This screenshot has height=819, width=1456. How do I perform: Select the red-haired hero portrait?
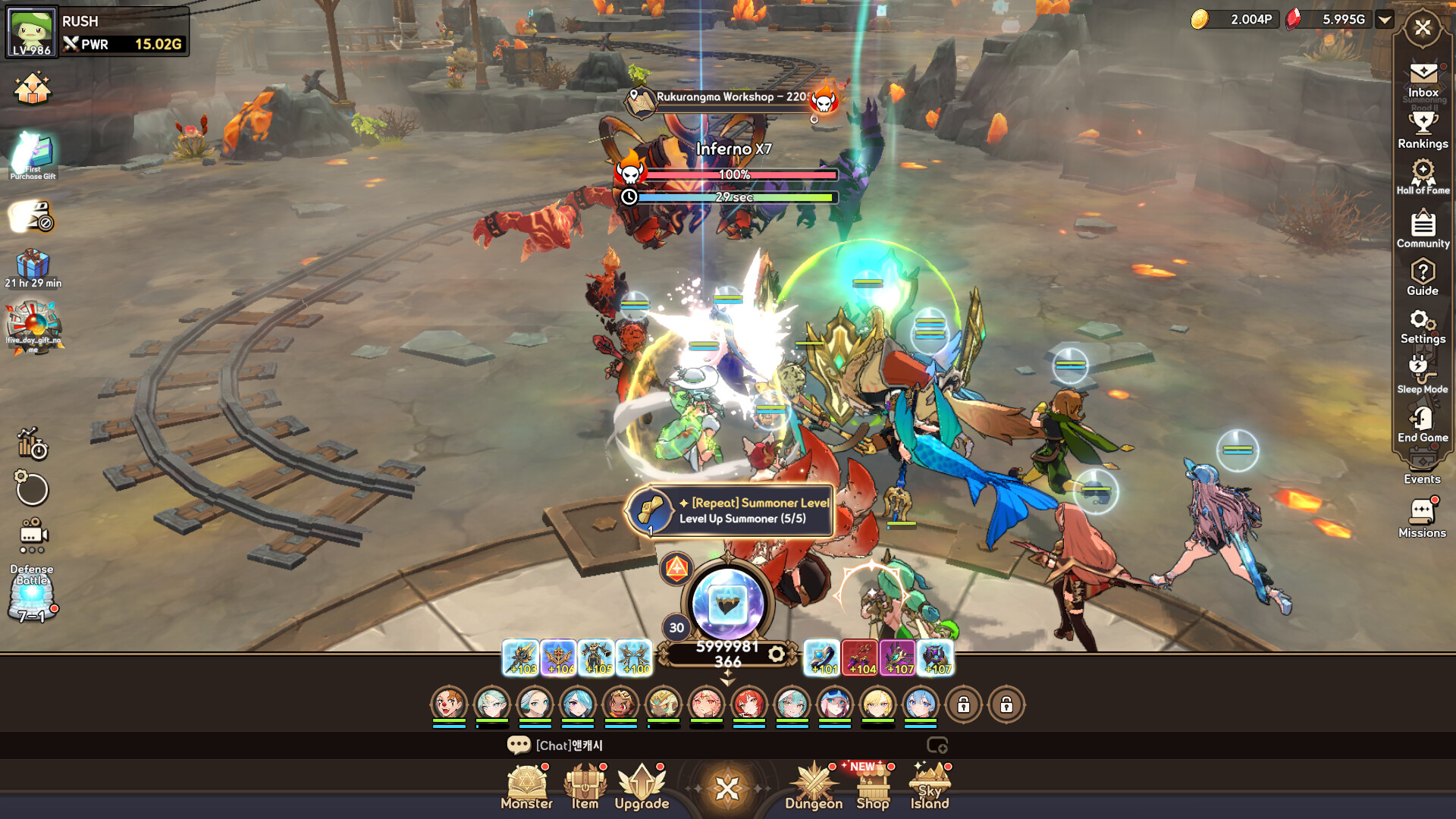(x=748, y=703)
